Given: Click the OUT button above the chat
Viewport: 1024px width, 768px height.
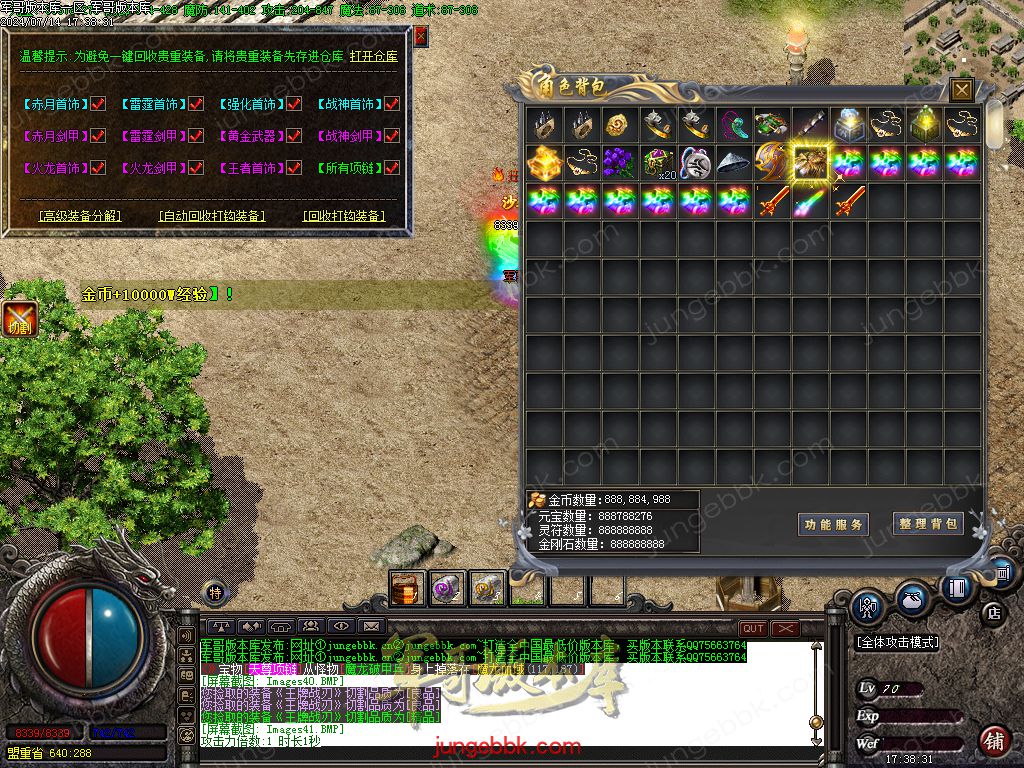Looking at the screenshot, I should pyautogui.click(x=753, y=628).
